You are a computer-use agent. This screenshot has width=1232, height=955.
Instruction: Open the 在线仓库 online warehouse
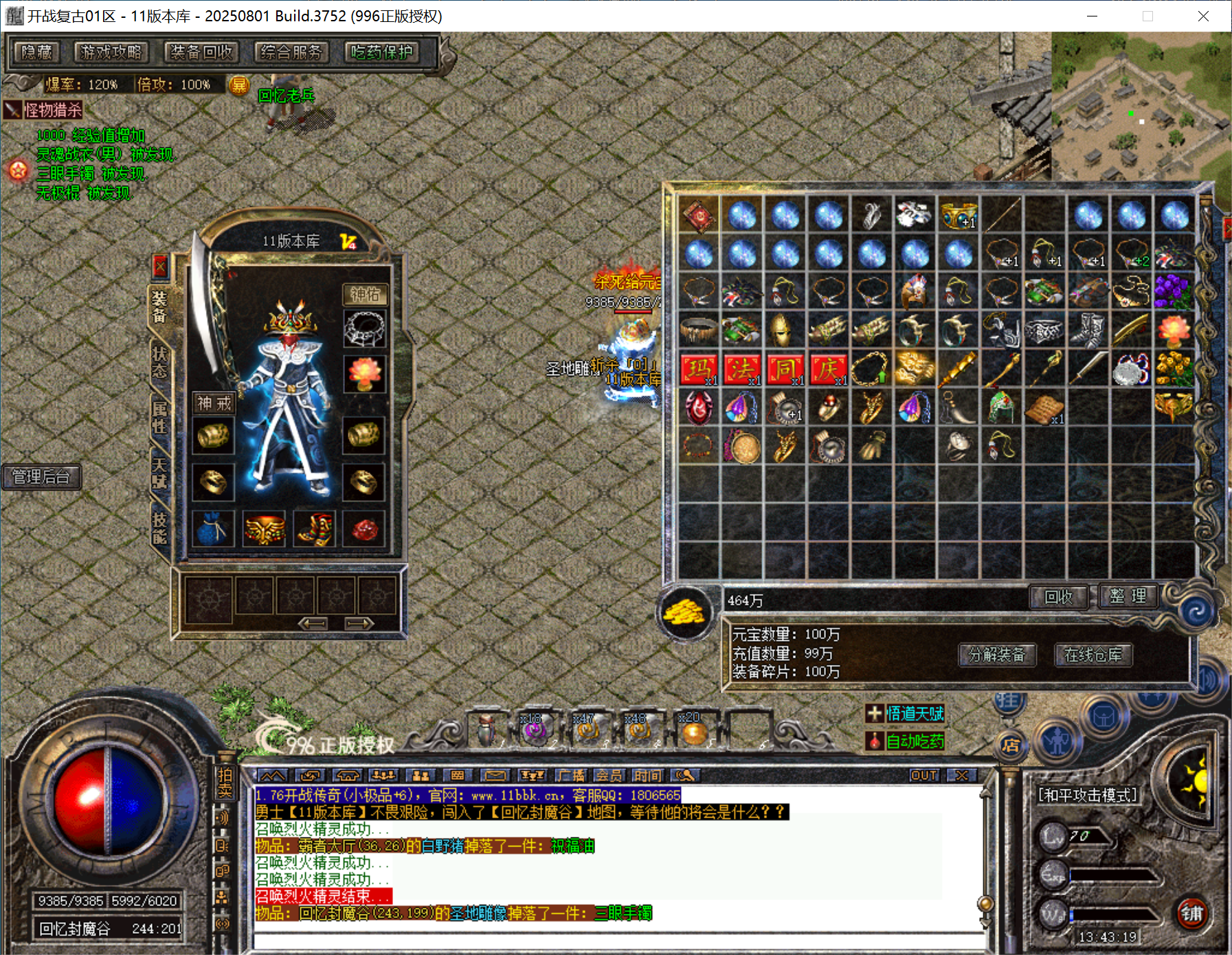pyautogui.click(x=1093, y=655)
